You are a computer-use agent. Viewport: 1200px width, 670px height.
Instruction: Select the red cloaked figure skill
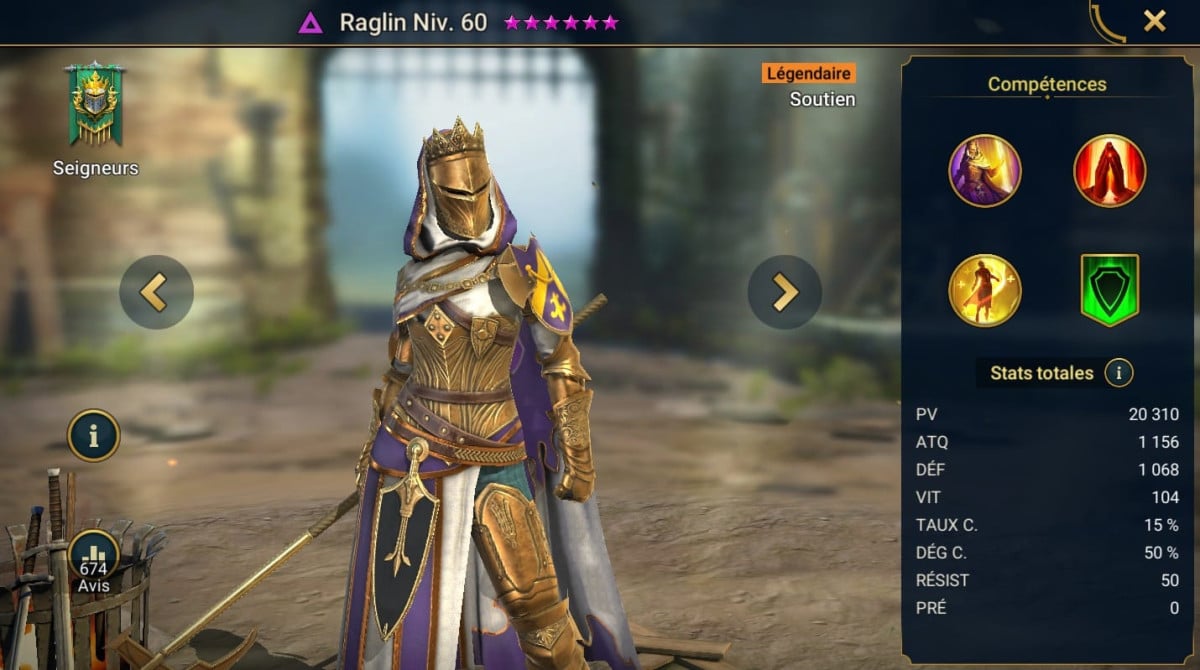1110,171
